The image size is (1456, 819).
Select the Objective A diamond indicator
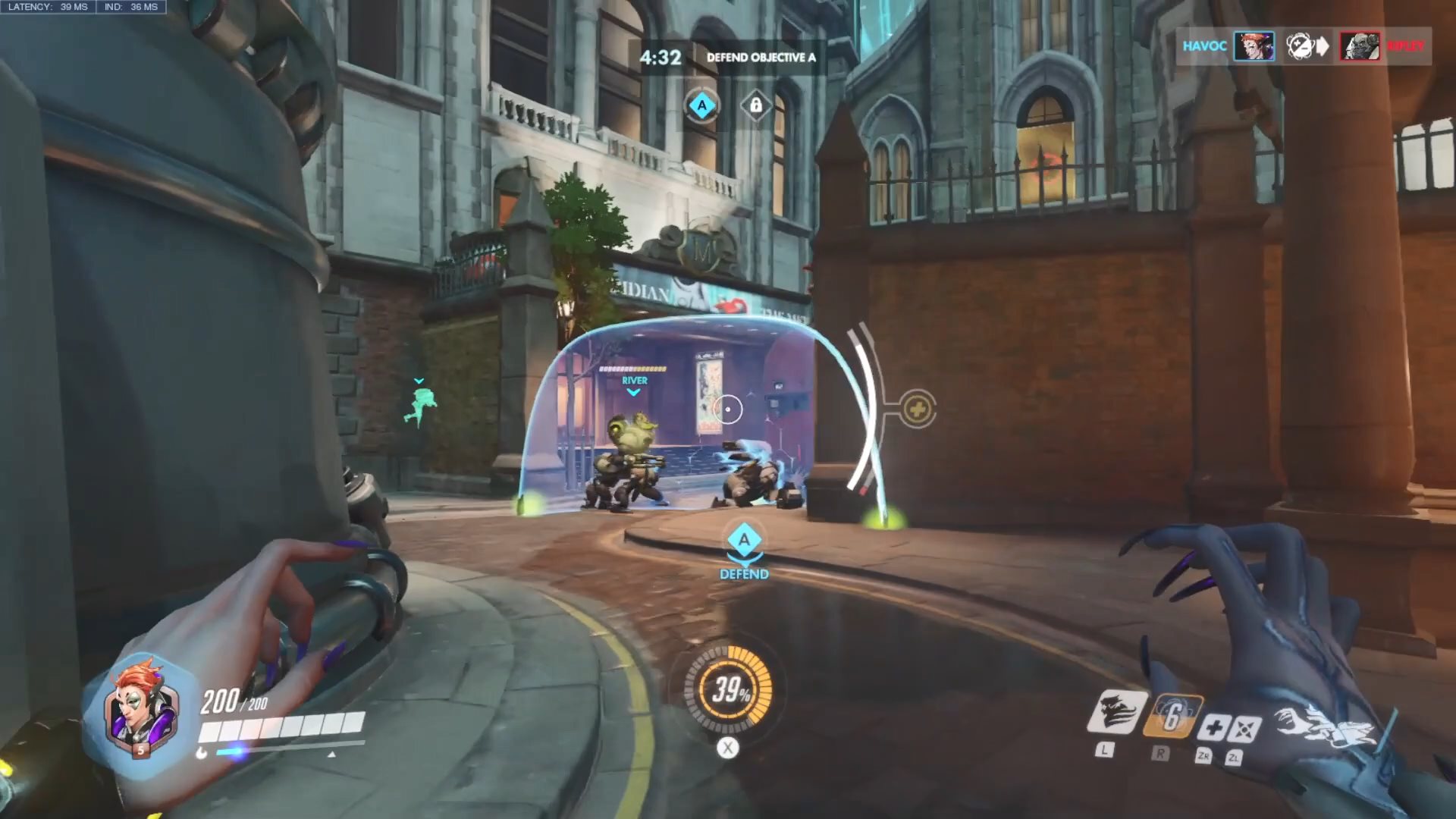point(701,106)
